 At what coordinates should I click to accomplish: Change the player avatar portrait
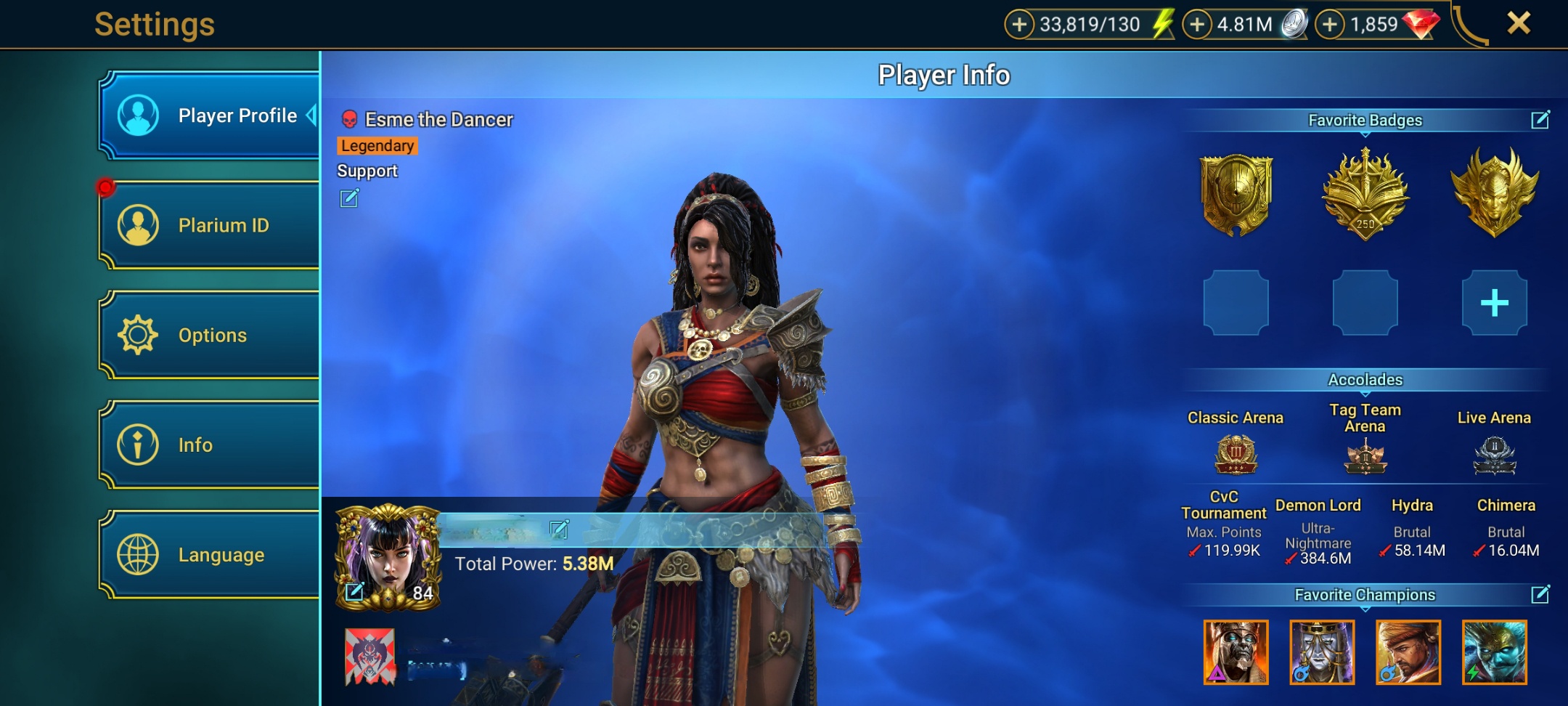pyautogui.click(x=355, y=591)
